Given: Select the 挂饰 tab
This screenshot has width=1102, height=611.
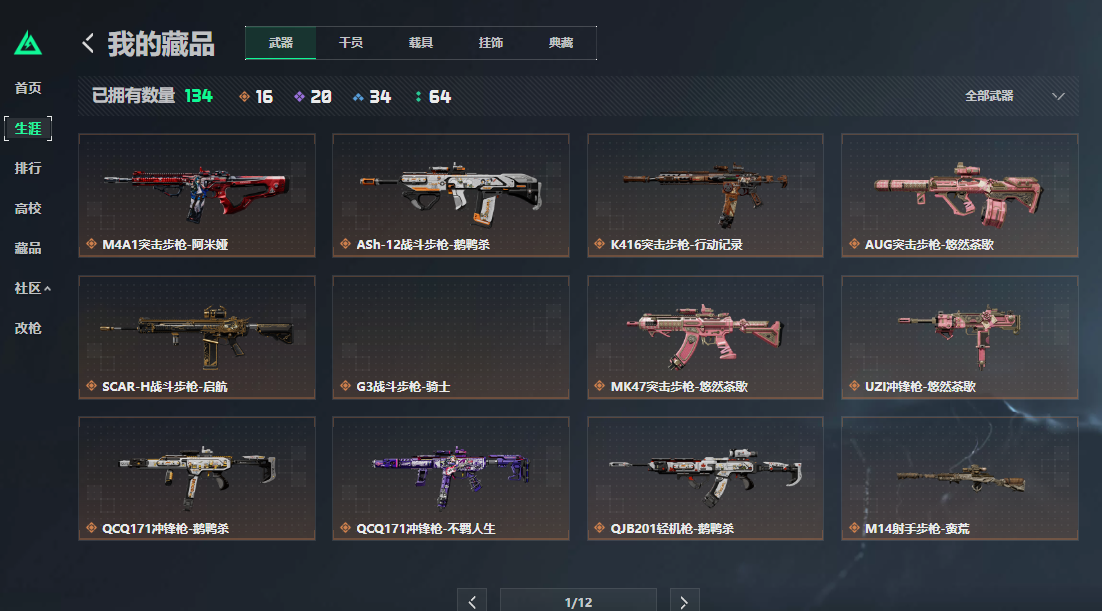Looking at the screenshot, I should coord(491,43).
